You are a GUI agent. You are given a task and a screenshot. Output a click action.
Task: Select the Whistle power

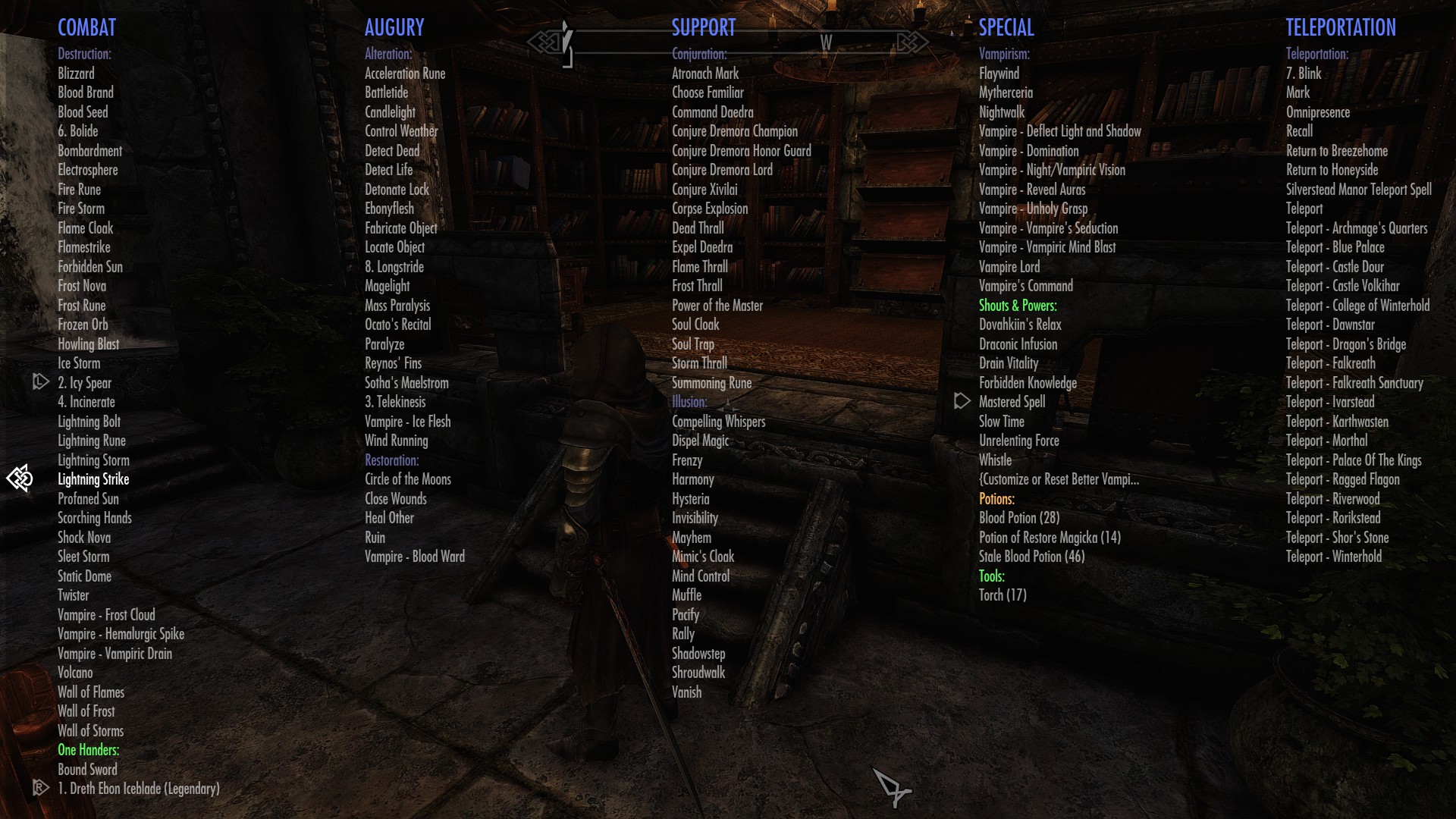[993, 460]
